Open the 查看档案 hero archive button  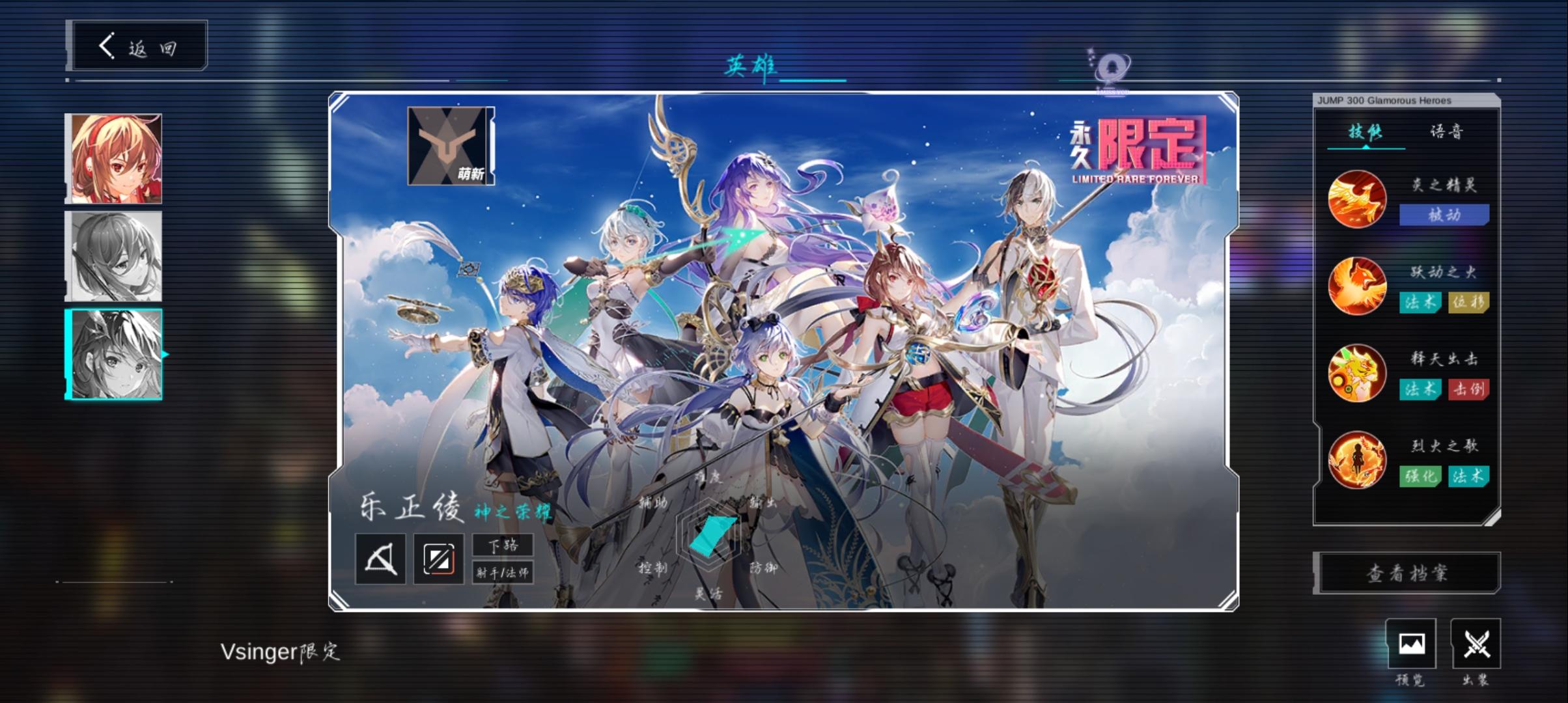[1405, 572]
